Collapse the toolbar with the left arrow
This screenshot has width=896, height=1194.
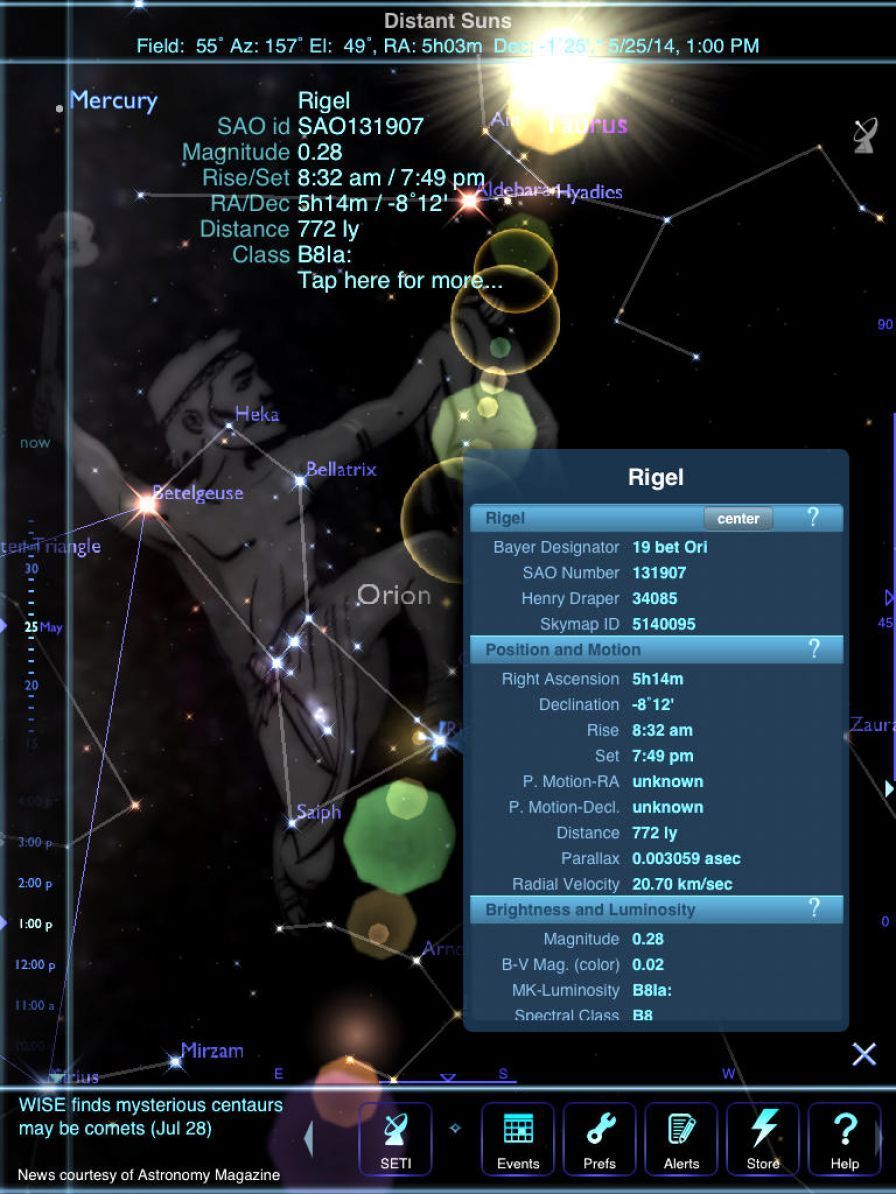tap(309, 1138)
